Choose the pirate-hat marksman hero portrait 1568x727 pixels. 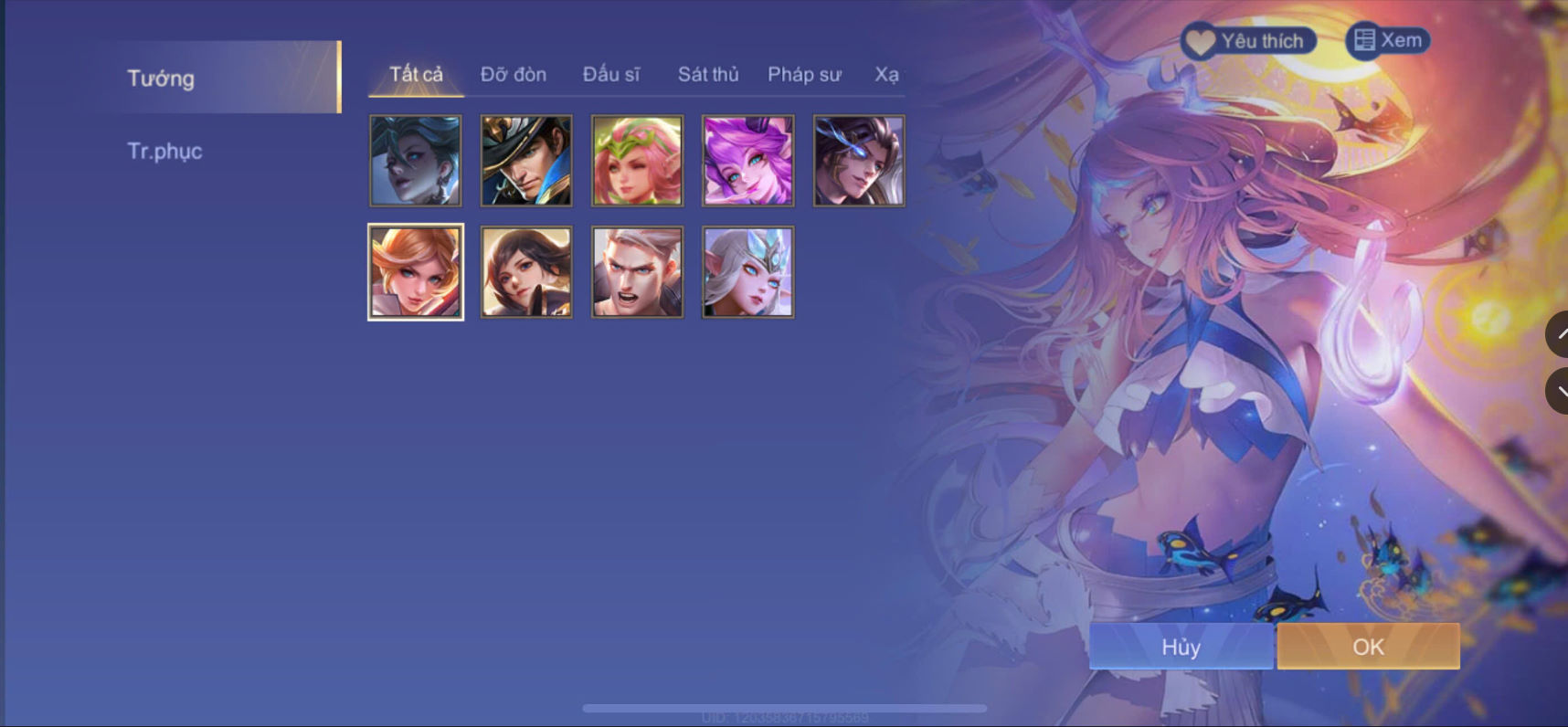pyautogui.click(x=526, y=161)
